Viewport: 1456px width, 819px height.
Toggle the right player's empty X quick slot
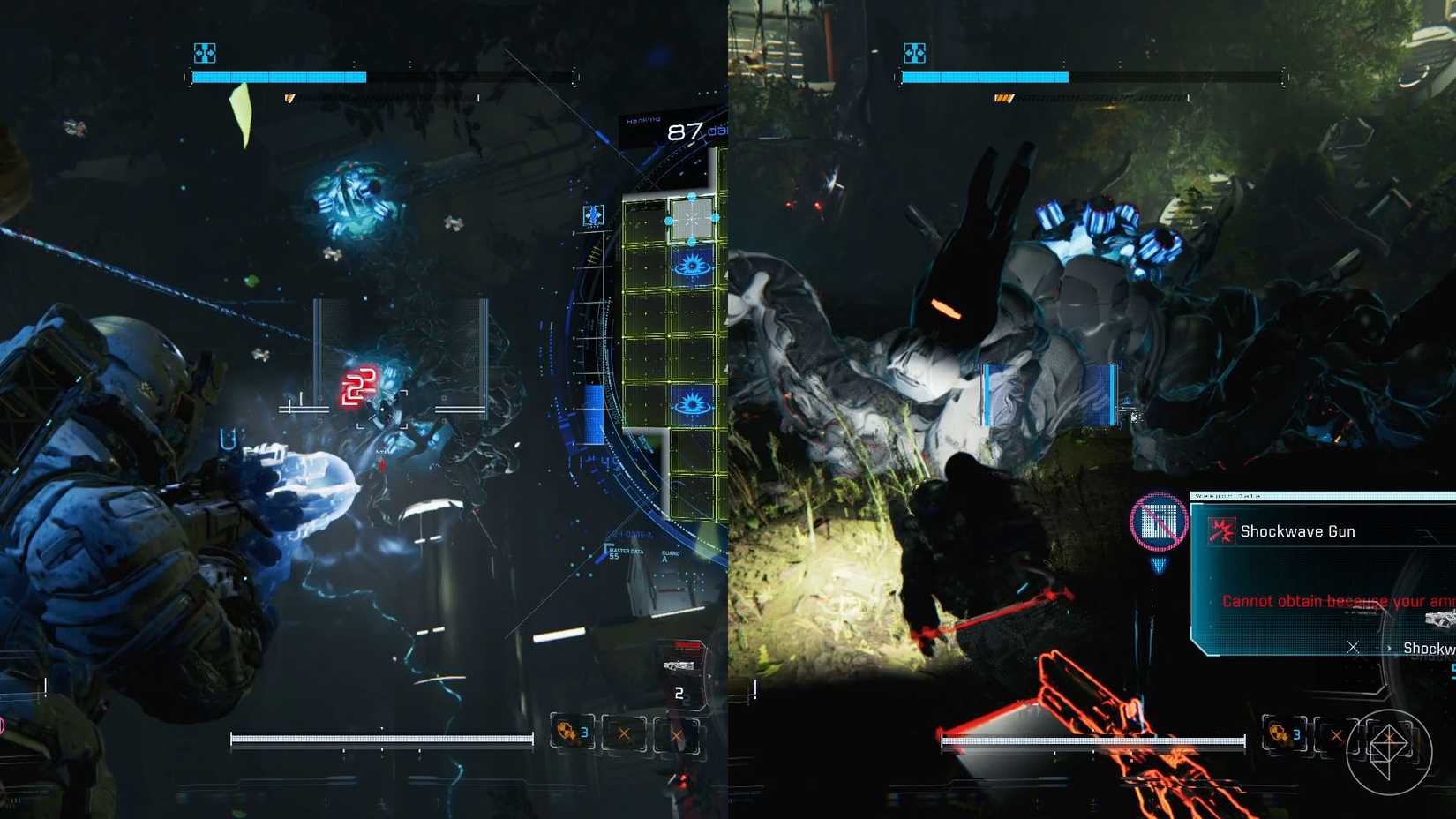click(x=1336, y=734)
